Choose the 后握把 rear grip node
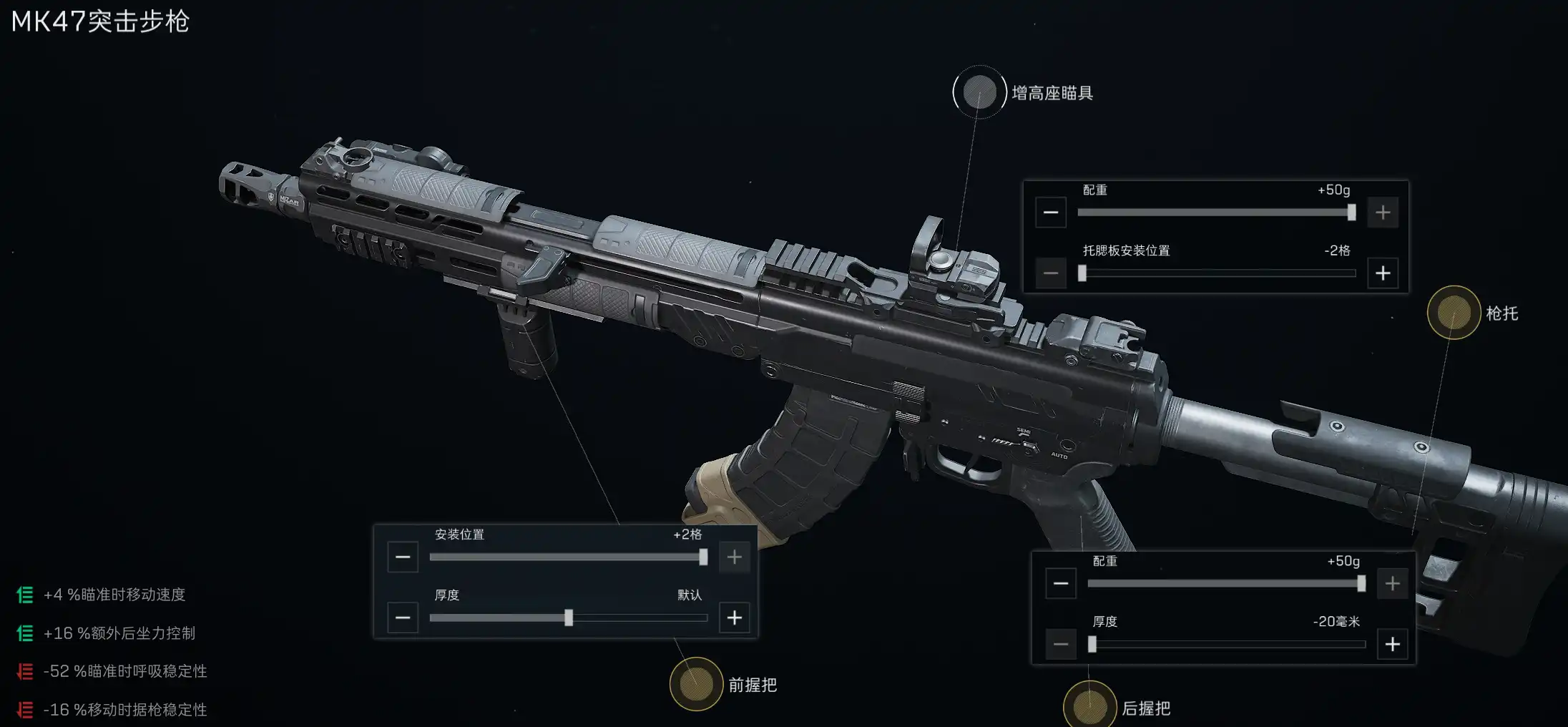The image size is (1568, 727). click(1089, 707)
